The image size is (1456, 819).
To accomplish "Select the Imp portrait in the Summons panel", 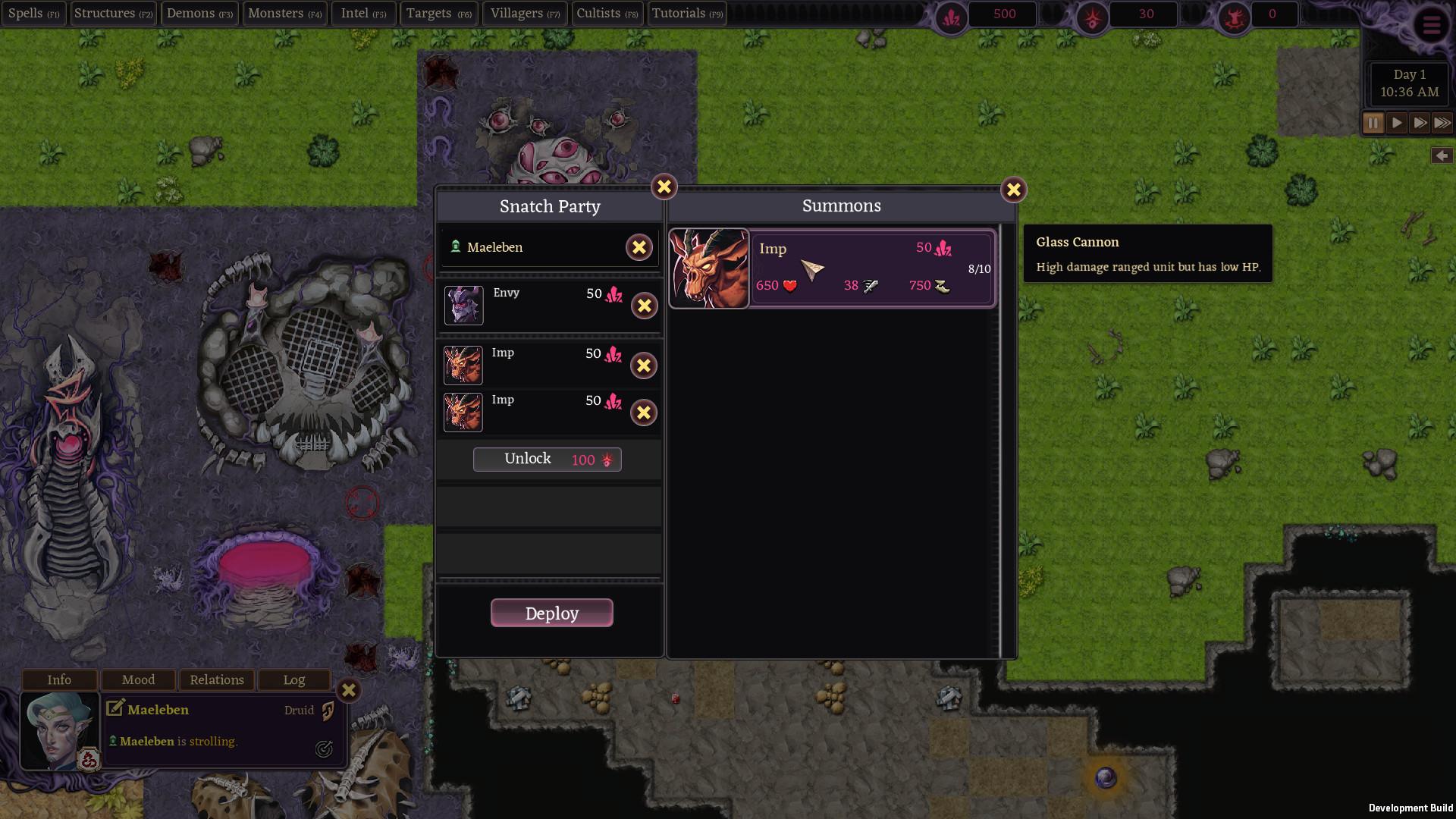I will click(709, 268).
